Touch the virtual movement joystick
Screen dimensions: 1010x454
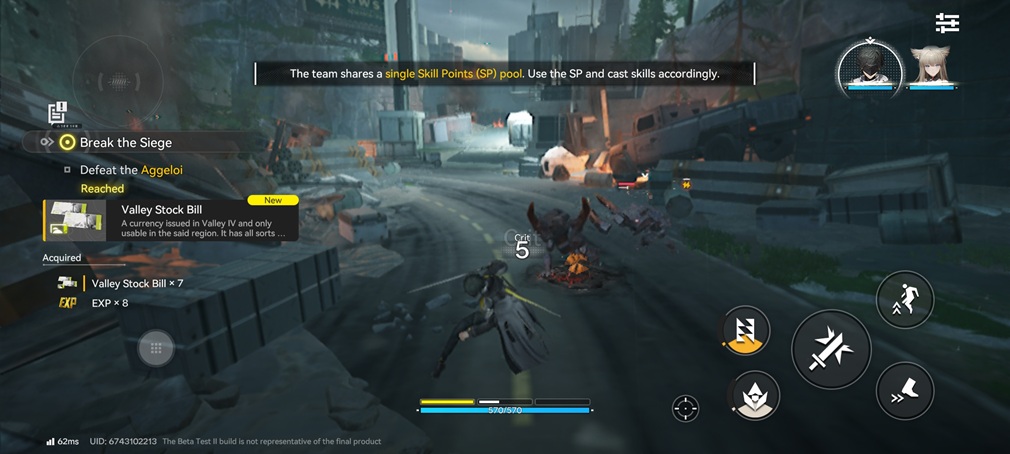156,348
